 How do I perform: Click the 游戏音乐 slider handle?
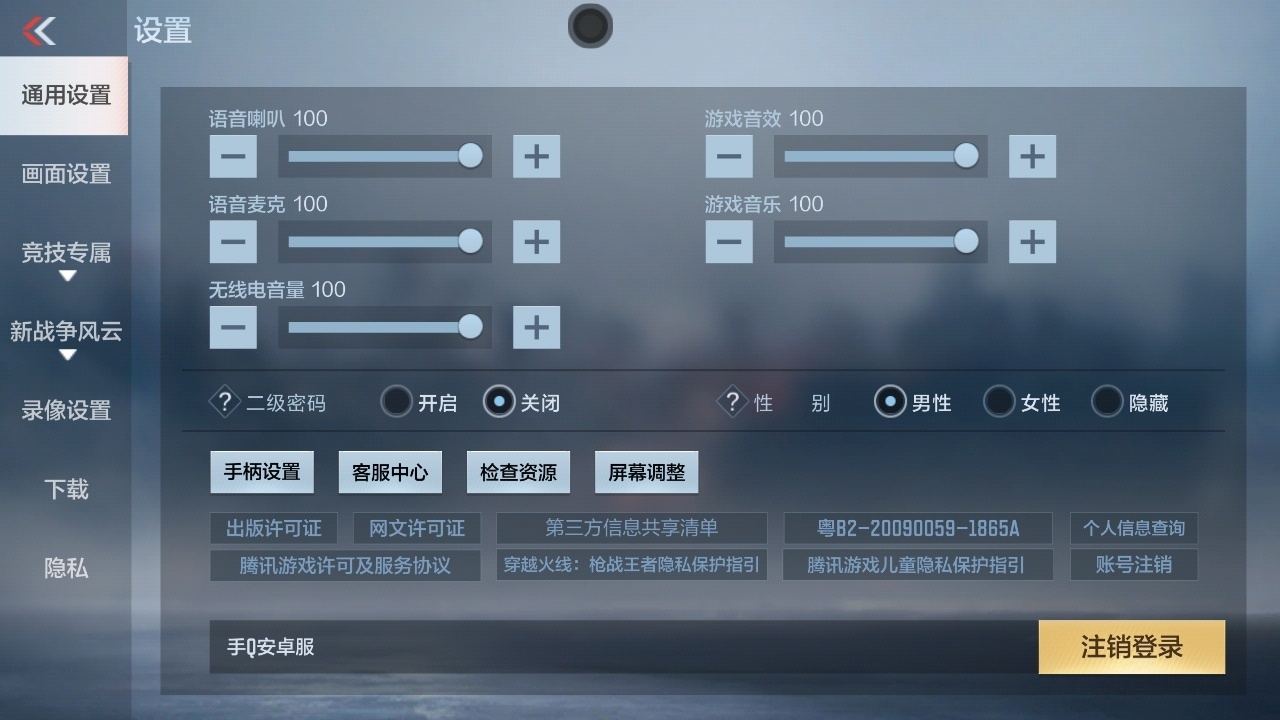click(x=966, y=241)
